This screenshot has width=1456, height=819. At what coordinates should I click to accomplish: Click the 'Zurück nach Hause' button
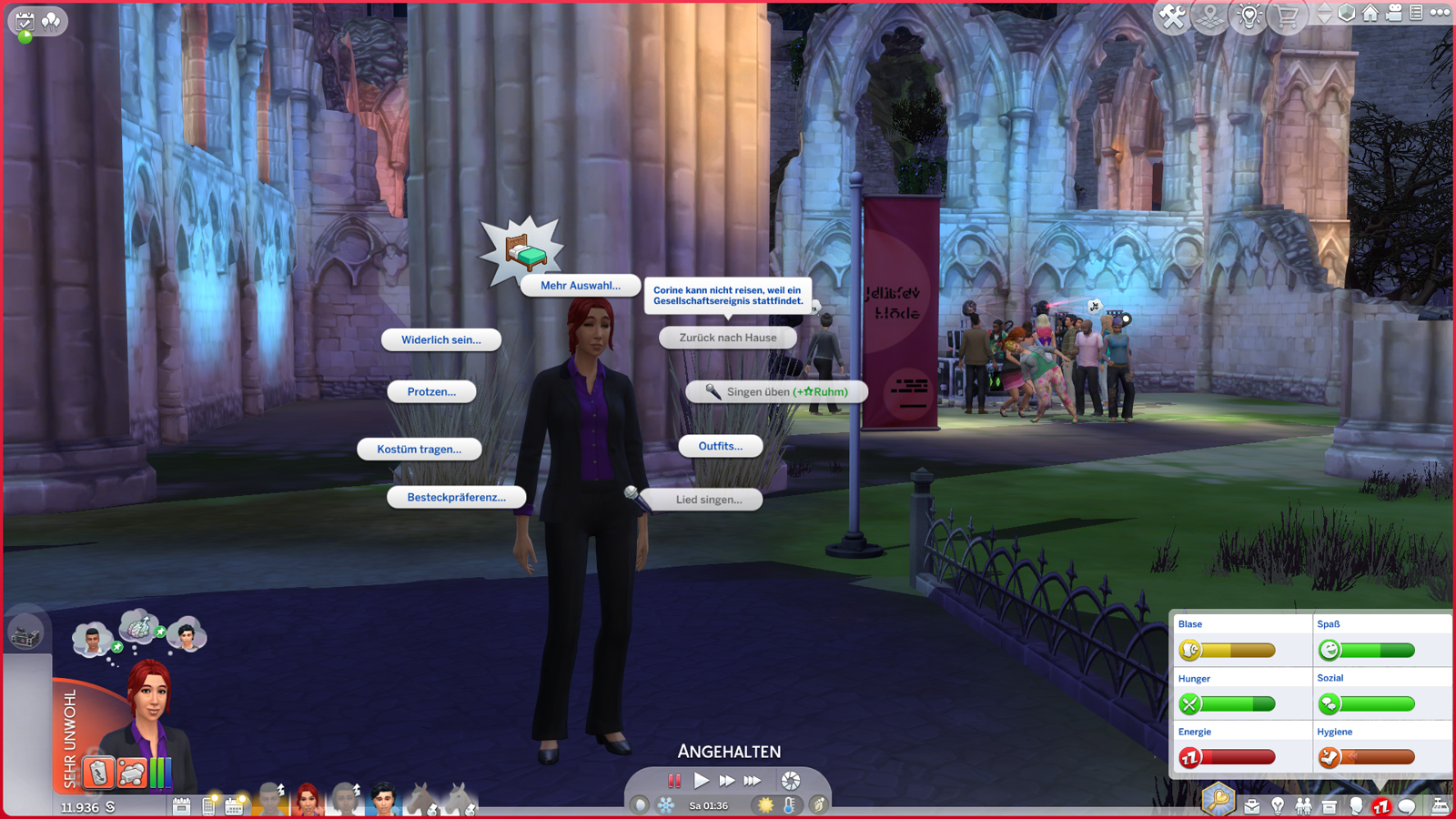[727, 338]
